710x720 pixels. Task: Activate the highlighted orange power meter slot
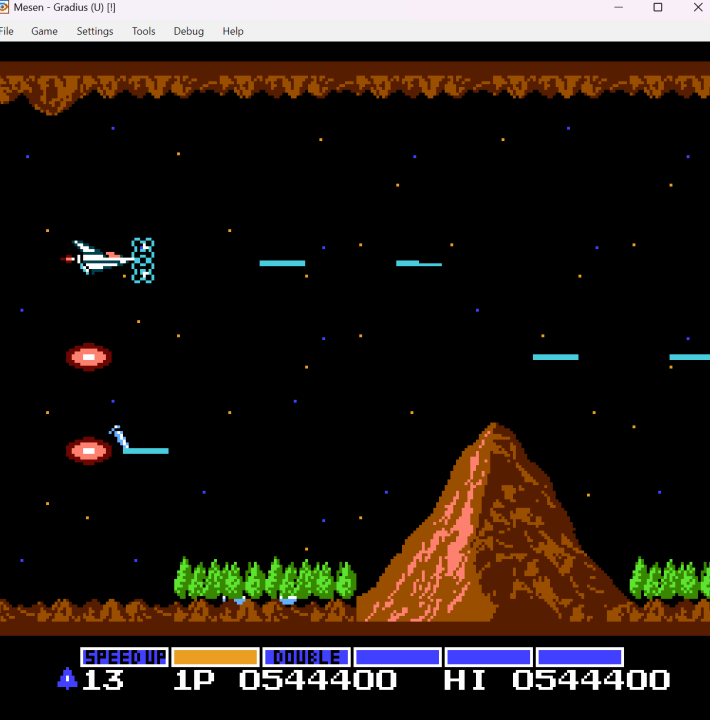coord(215,657)
